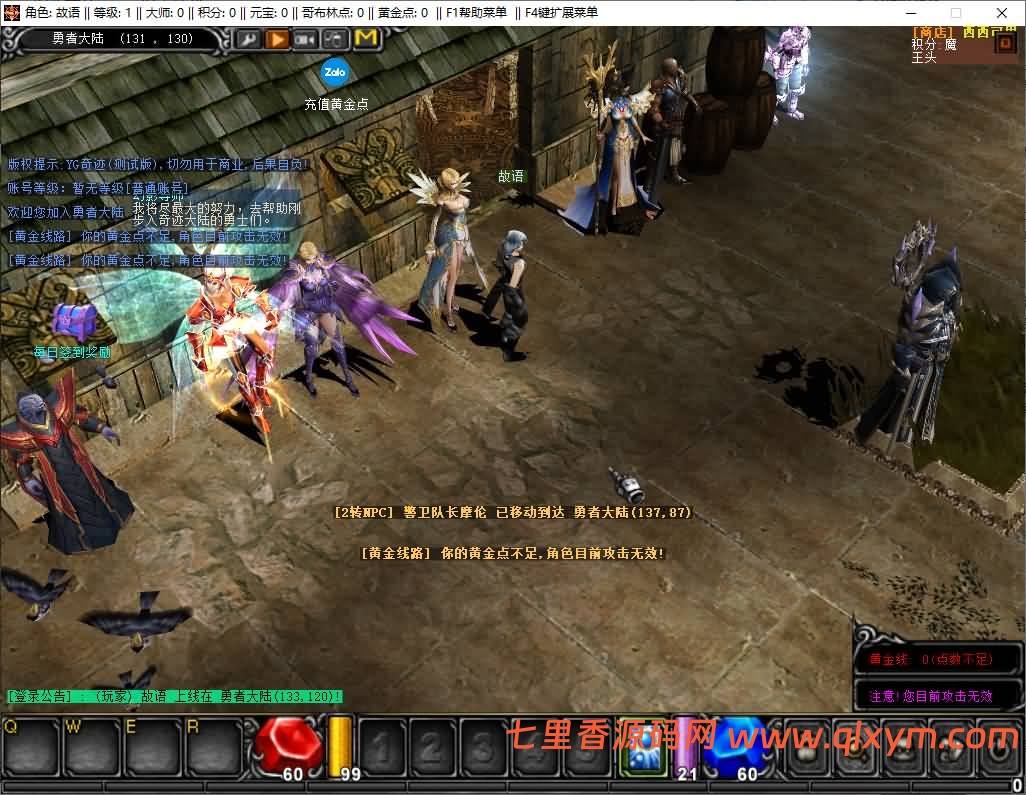Viewport: 1026px width, 795px height.
Task: Click the small red square shop icon
Action: click(x=1004, y=44)
